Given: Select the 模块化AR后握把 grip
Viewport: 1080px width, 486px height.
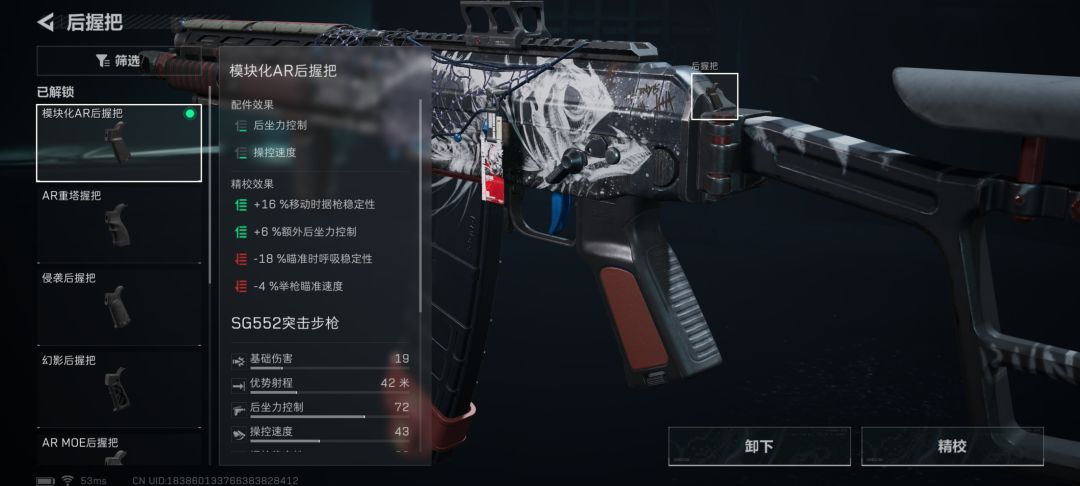Looking at the screenshot, I should [119, 143].
